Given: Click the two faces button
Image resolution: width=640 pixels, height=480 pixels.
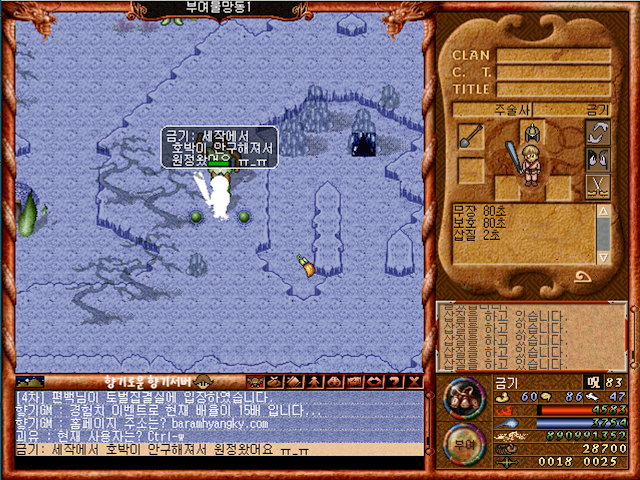Looking at the screenshot, I should [x=598, y=159].
